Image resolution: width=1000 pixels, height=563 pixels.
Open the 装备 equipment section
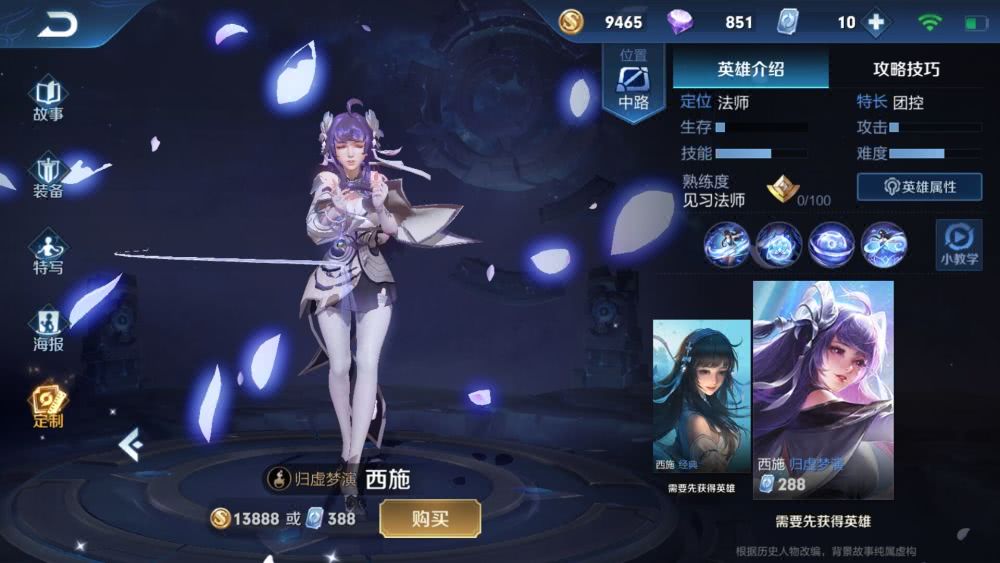tap(48, 176)
